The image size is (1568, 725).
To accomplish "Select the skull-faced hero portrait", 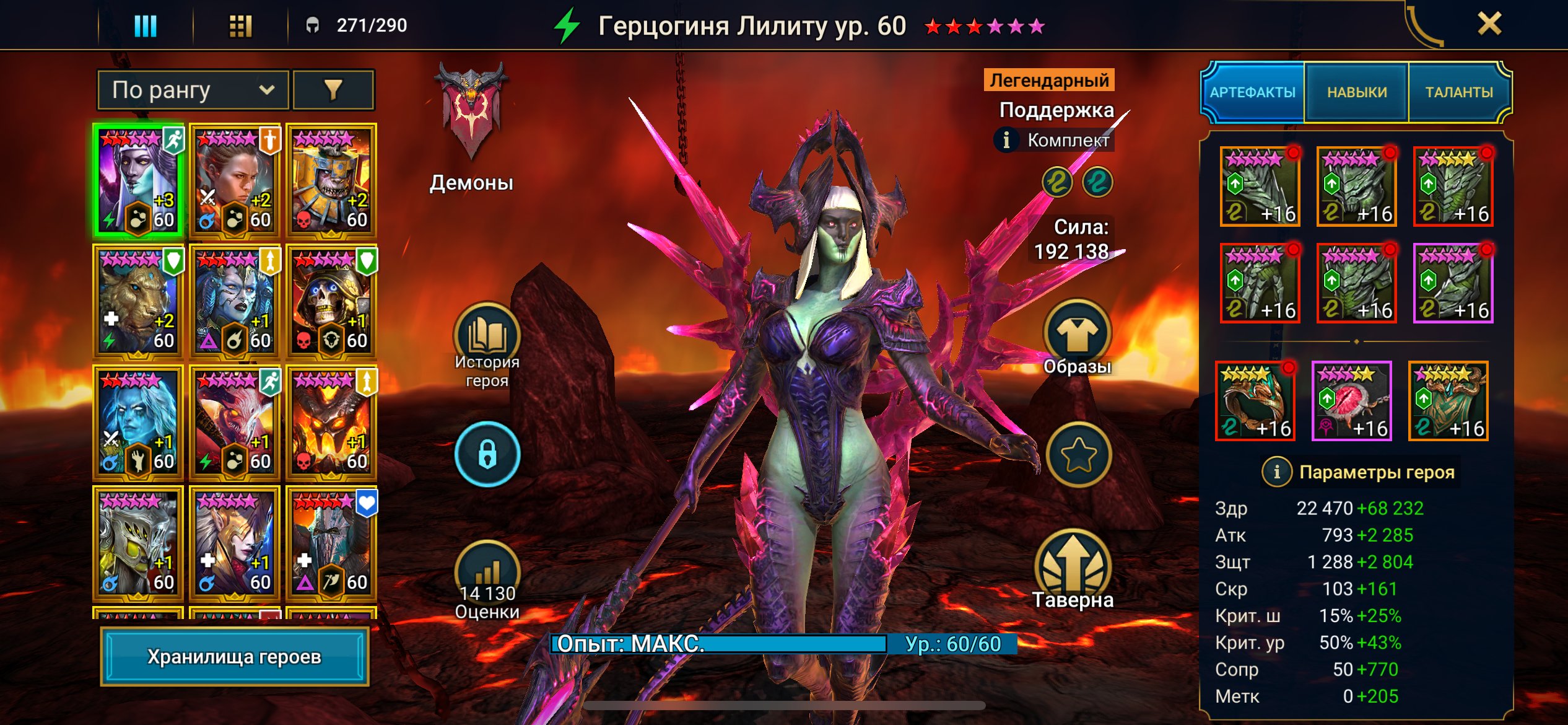I will (331, 302).
